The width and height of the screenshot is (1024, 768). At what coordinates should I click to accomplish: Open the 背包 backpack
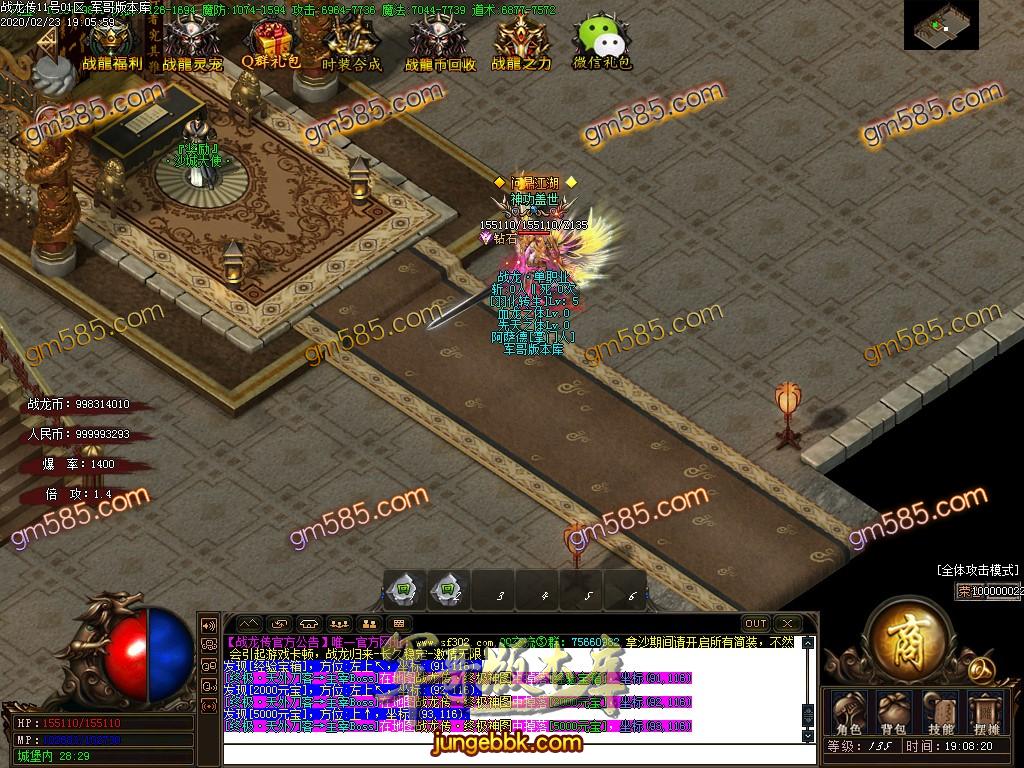click(892, 711)
